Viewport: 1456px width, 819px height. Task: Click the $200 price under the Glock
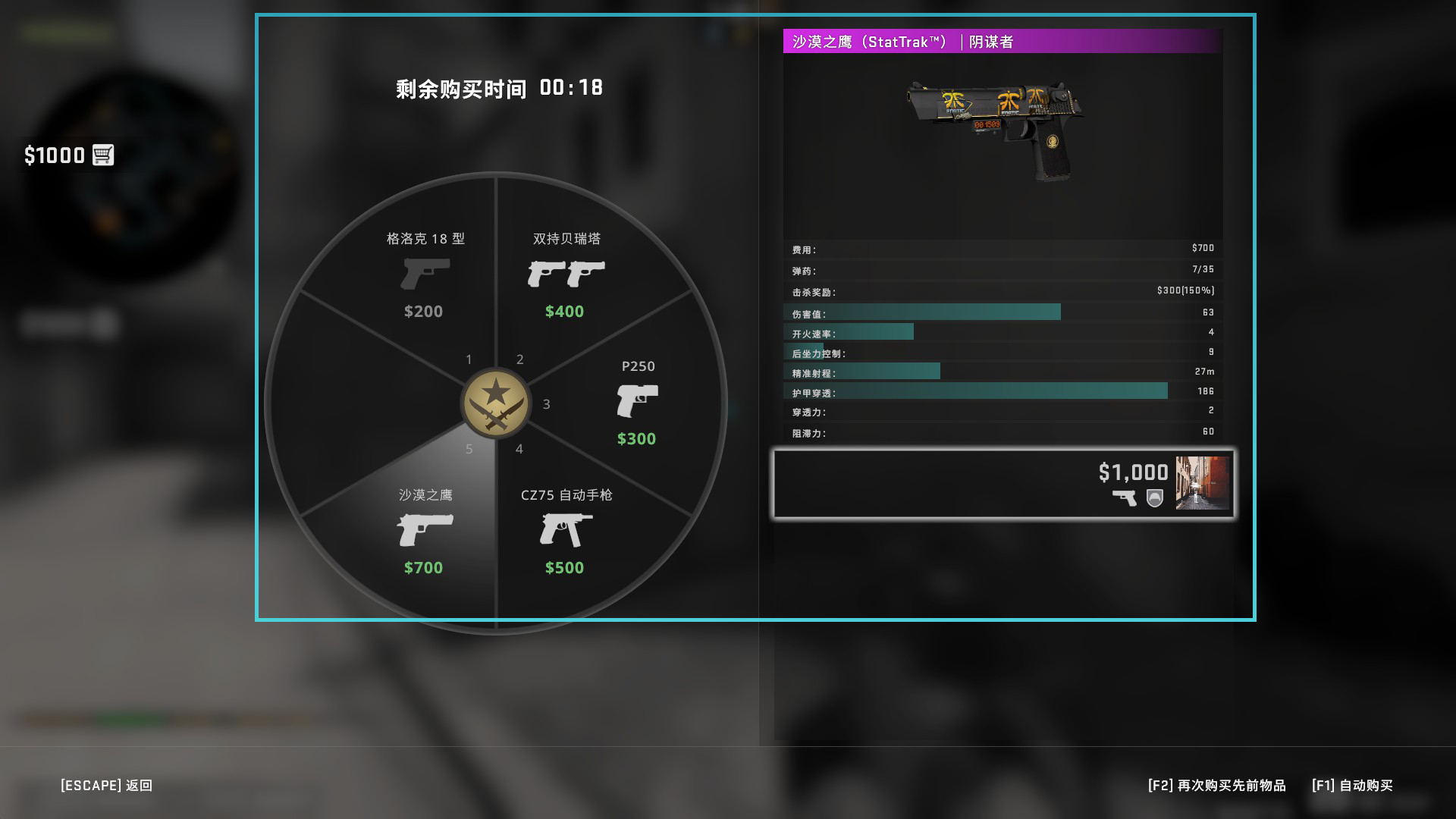pyautogui.click(x=424, y=311)
